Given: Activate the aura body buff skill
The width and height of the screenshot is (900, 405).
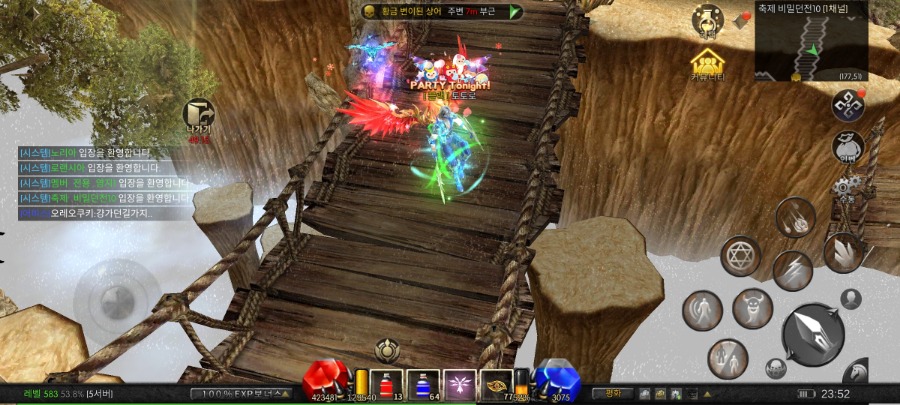Looking at the screenshot, I should point(702,310).
